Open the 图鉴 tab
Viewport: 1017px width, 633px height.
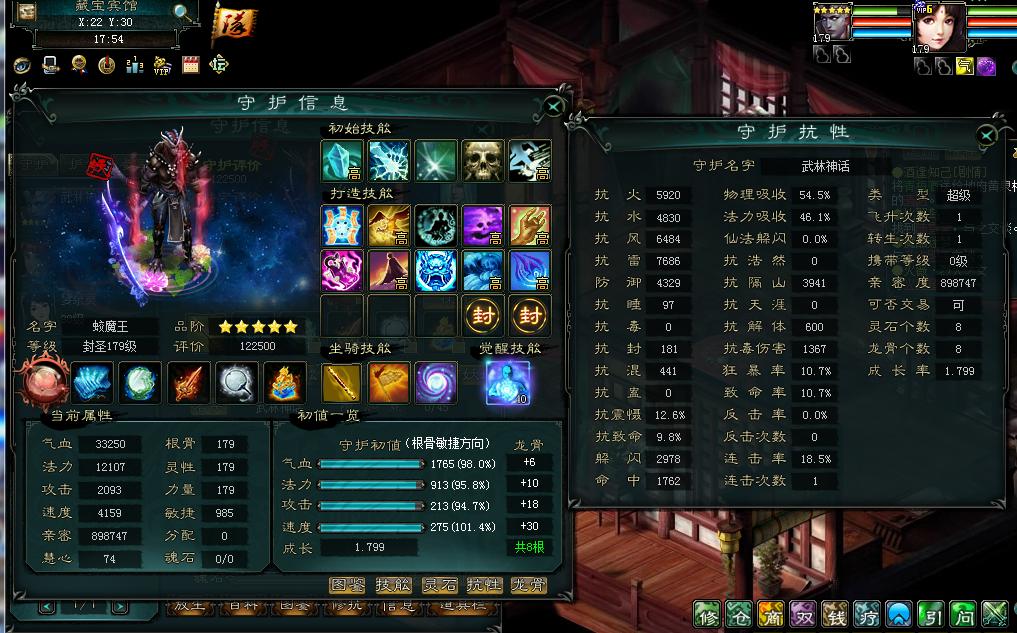tap(347, 585)
